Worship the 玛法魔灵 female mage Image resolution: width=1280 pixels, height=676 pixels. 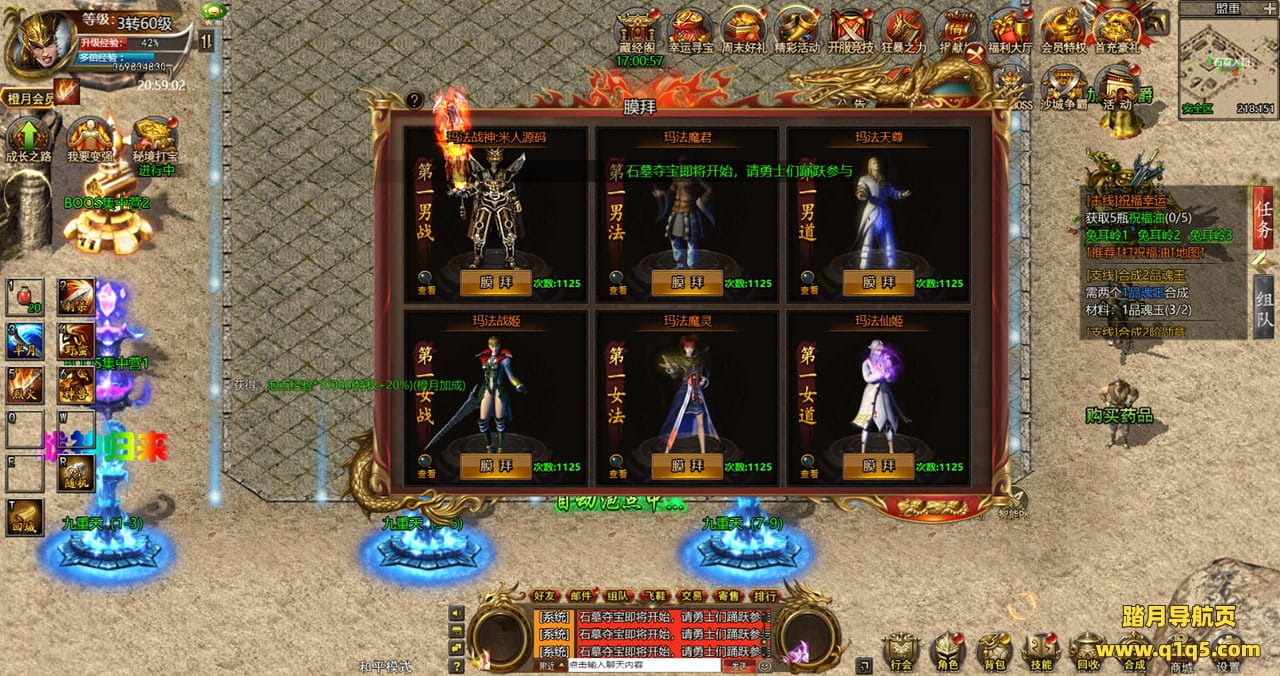[x=687, y=466]
